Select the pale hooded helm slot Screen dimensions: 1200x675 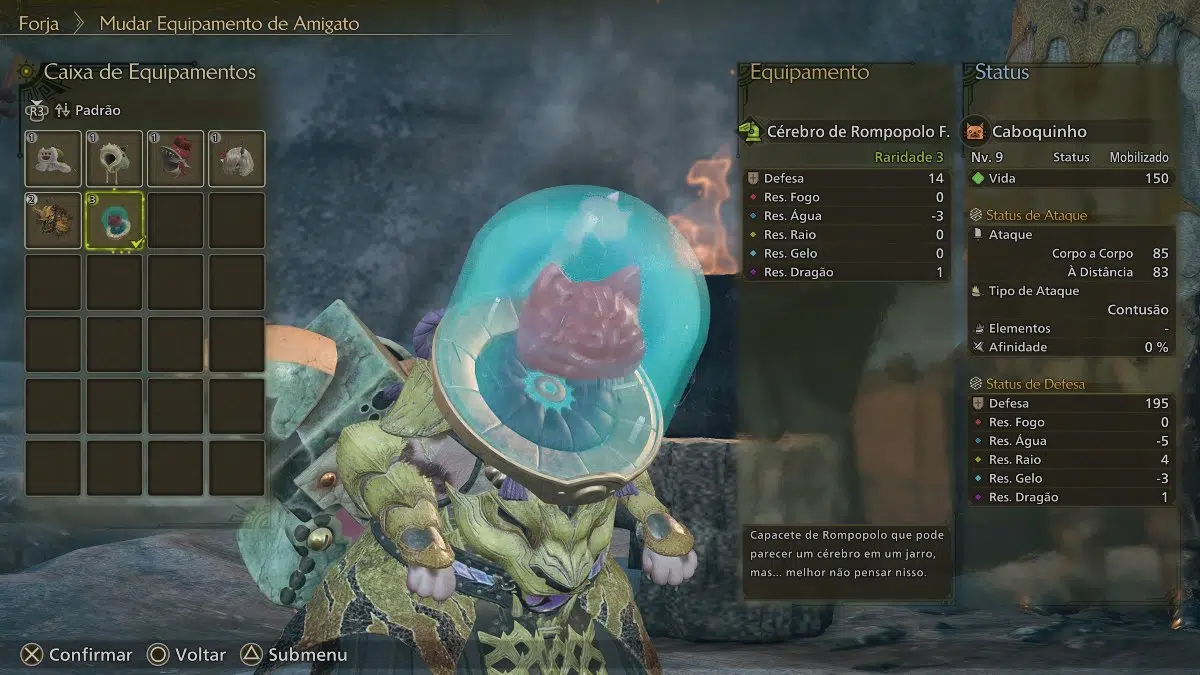click(x=115, y=158)
